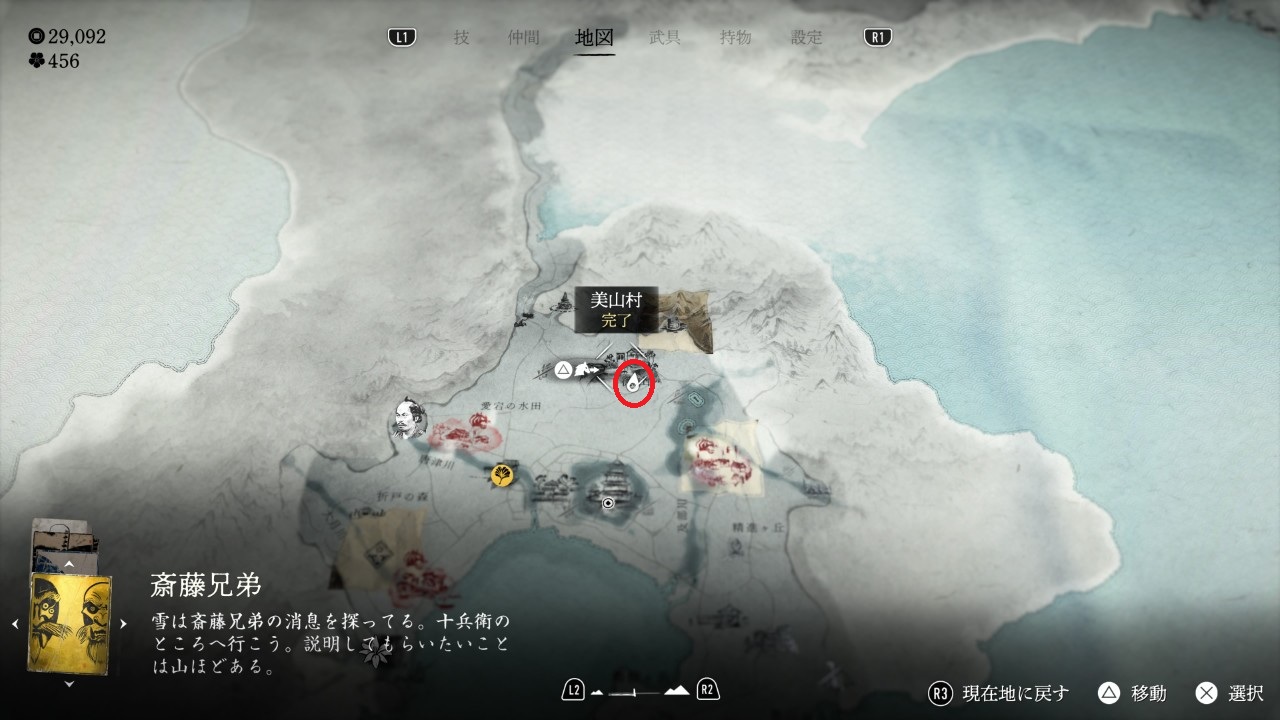
Task: Click the down arrow below the quest card
Action: point(70,684)
